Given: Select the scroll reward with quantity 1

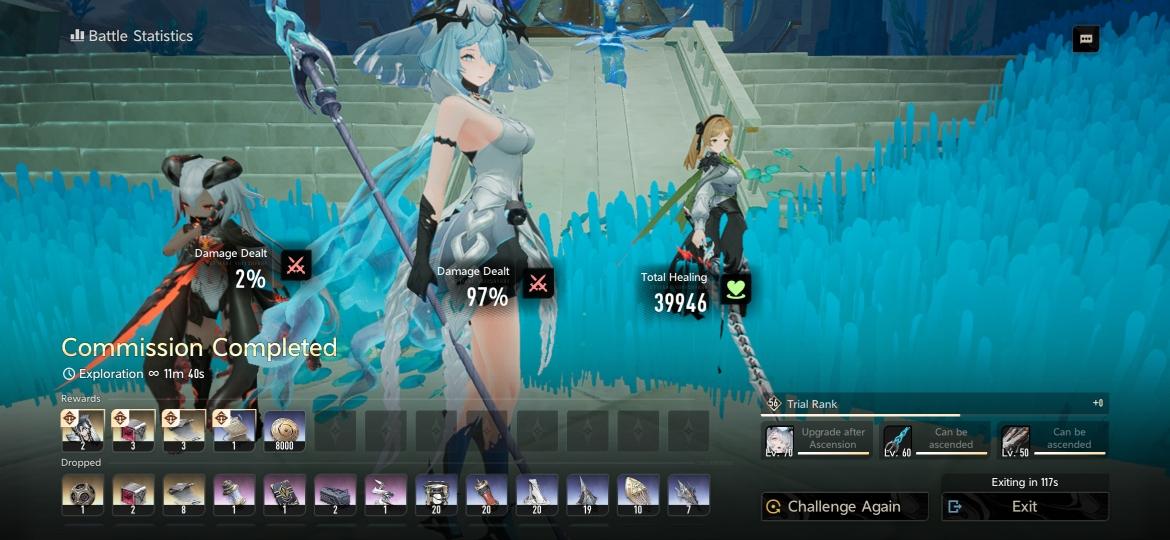Looking at the screenshot, I should pos(235,431).
